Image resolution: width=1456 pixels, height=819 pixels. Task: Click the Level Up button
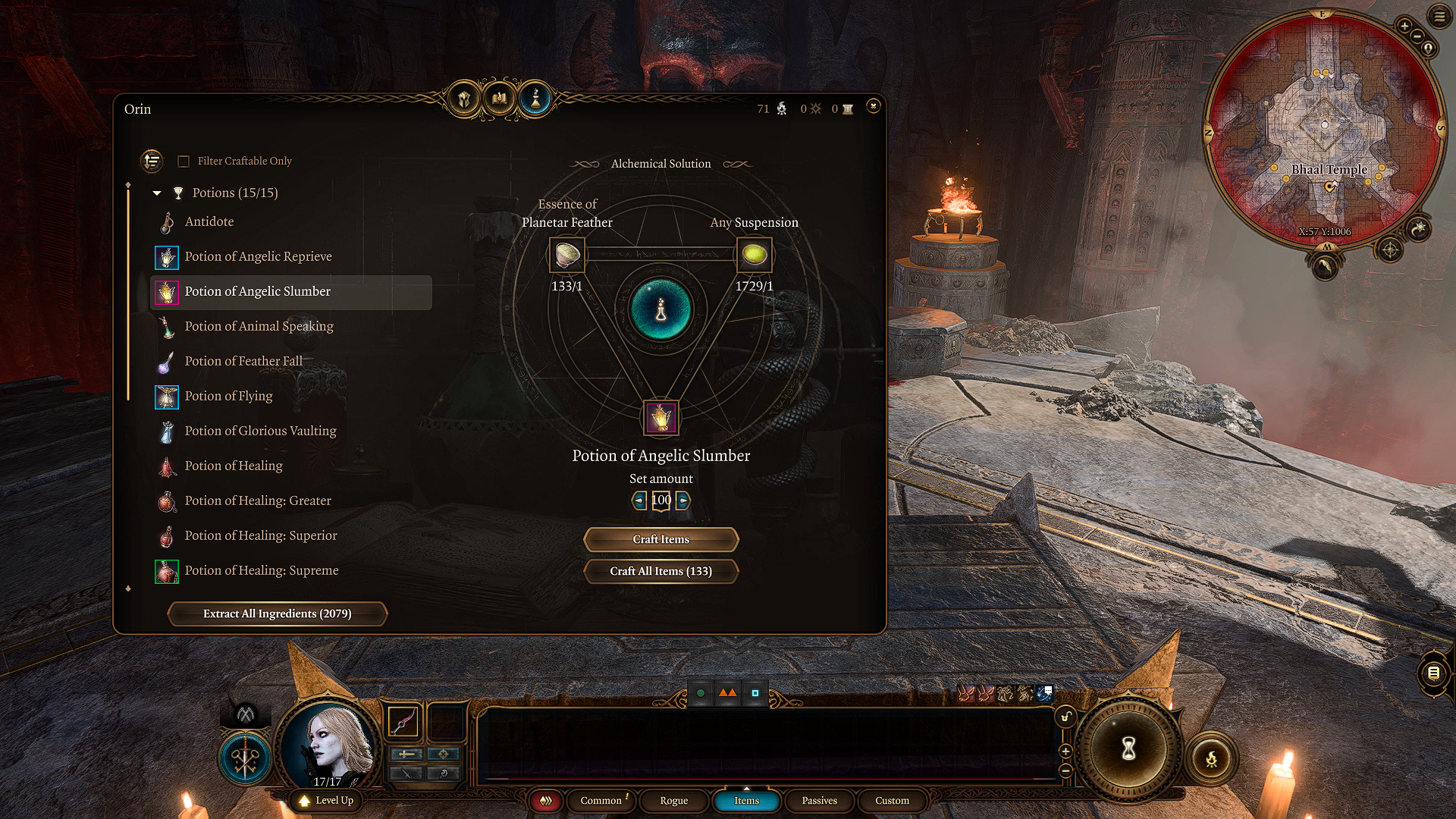pyautogui.click(x=327, y=801)
